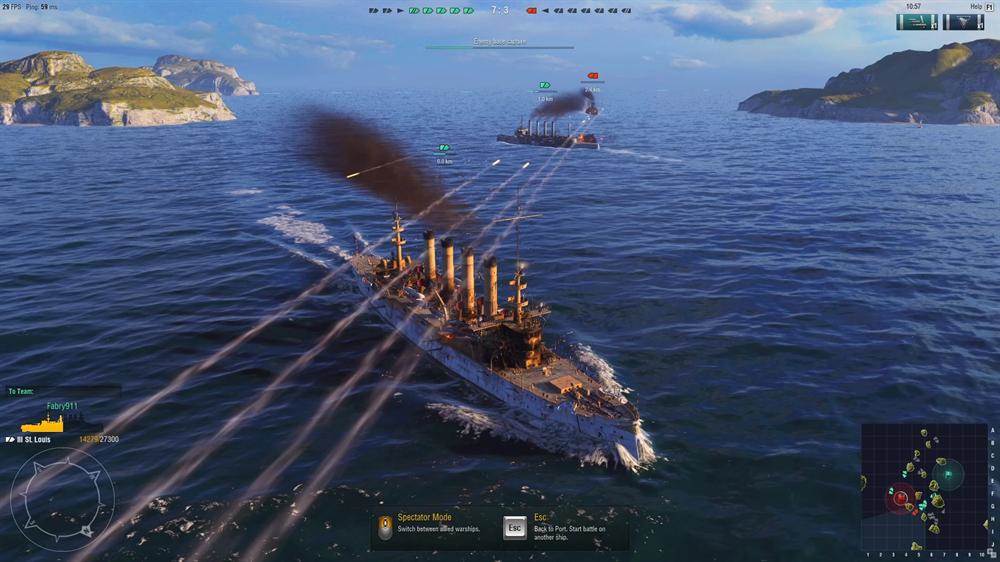Screen dimensions: 1000x562
Task: Select the dark blue ribbon achievement icon
Action: [x=963, y=22]
